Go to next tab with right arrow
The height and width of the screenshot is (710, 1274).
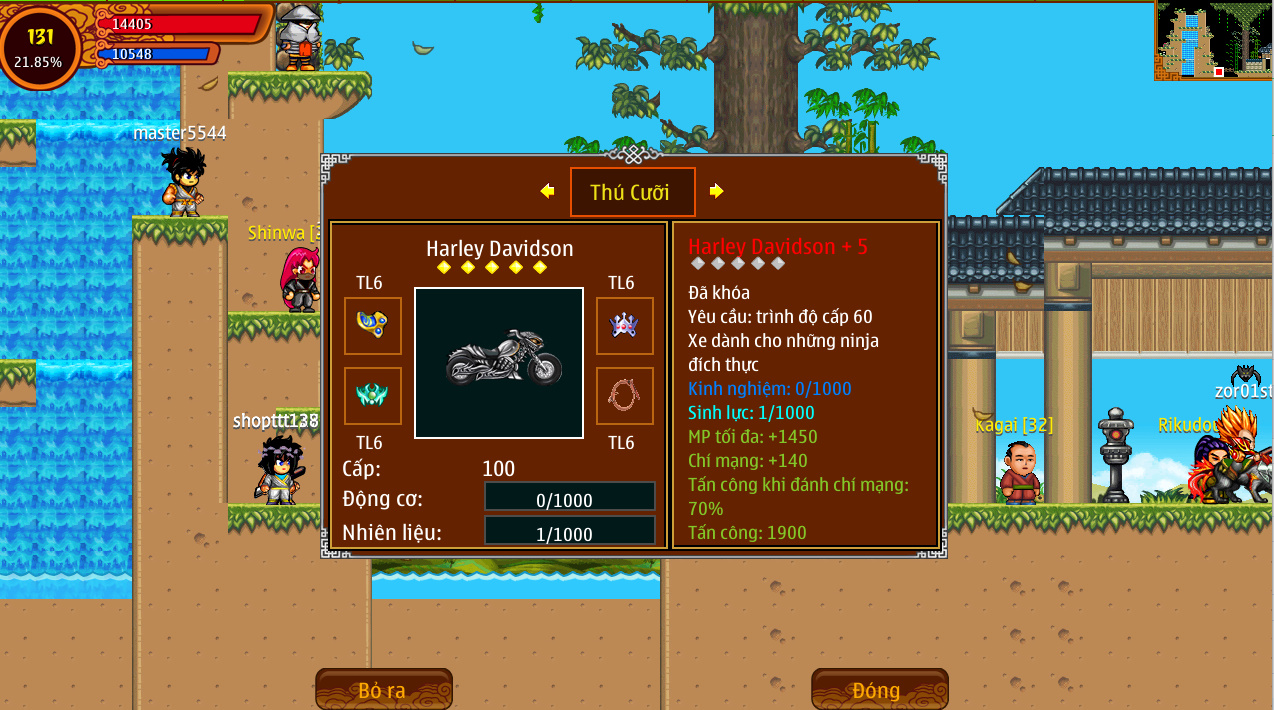tap(716, 191)
